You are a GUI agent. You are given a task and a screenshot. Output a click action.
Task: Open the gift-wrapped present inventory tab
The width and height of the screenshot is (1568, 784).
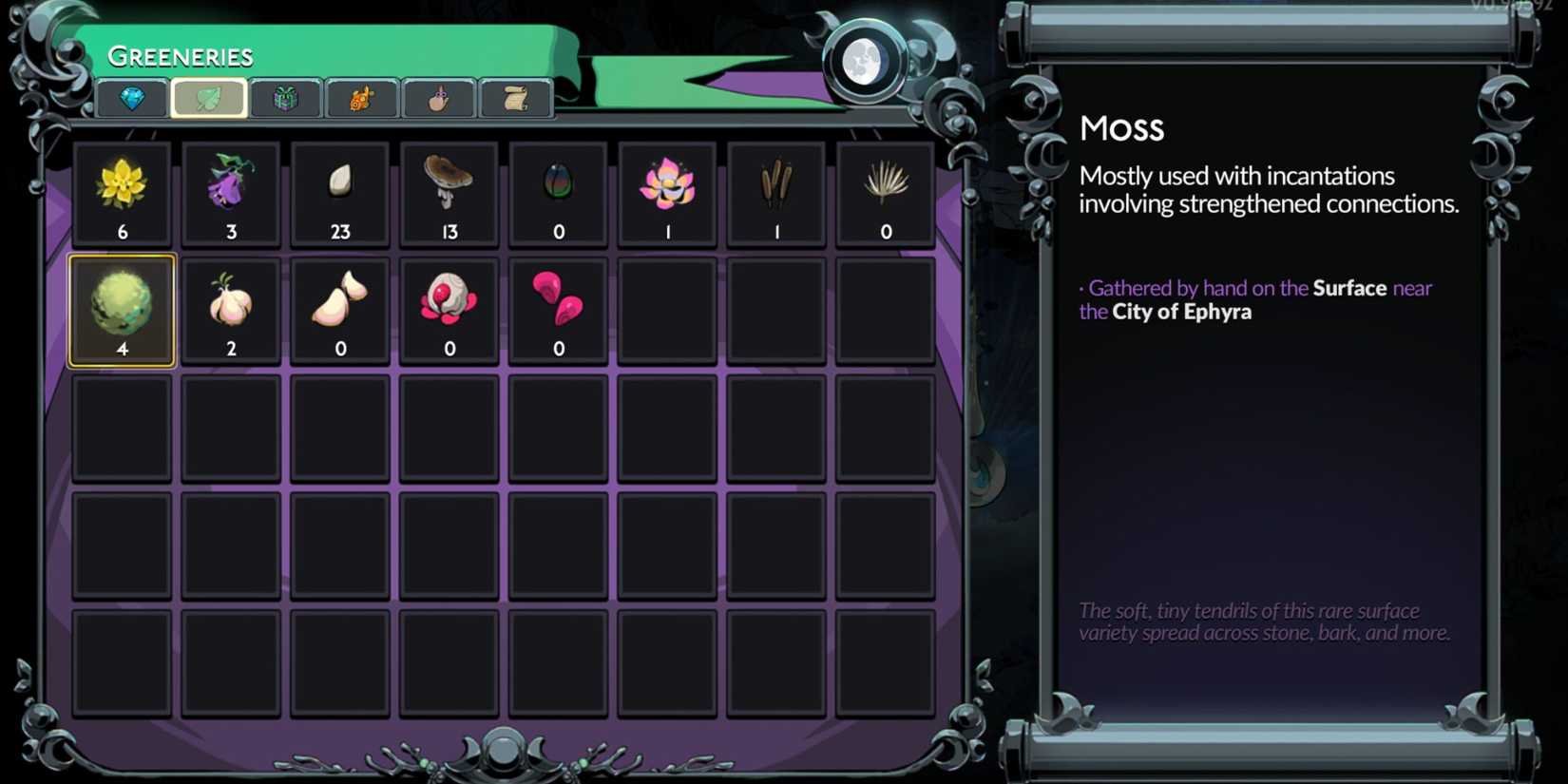[286, 98]
